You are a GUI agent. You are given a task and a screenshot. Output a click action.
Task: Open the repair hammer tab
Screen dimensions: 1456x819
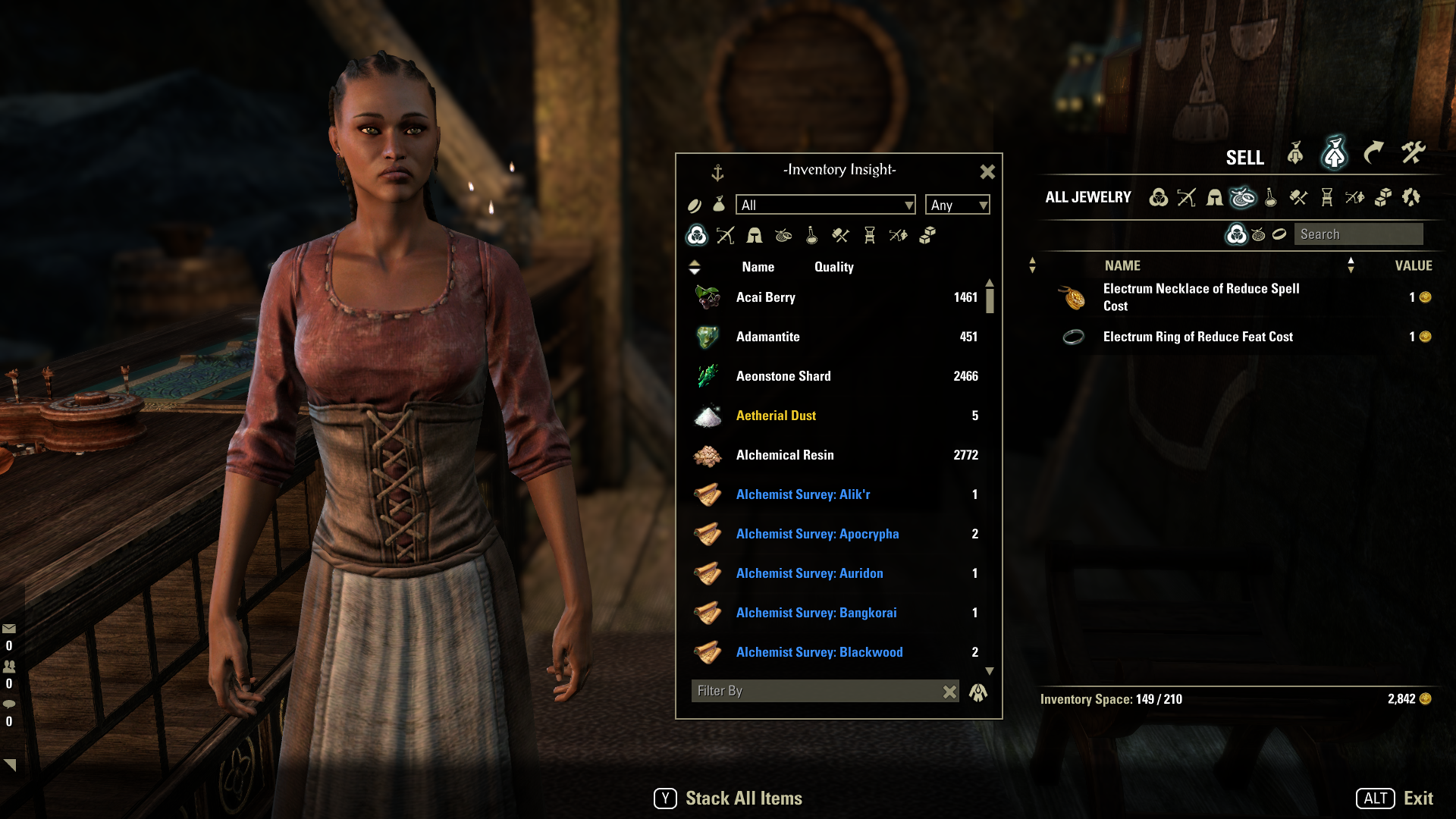coord(1413,153)
